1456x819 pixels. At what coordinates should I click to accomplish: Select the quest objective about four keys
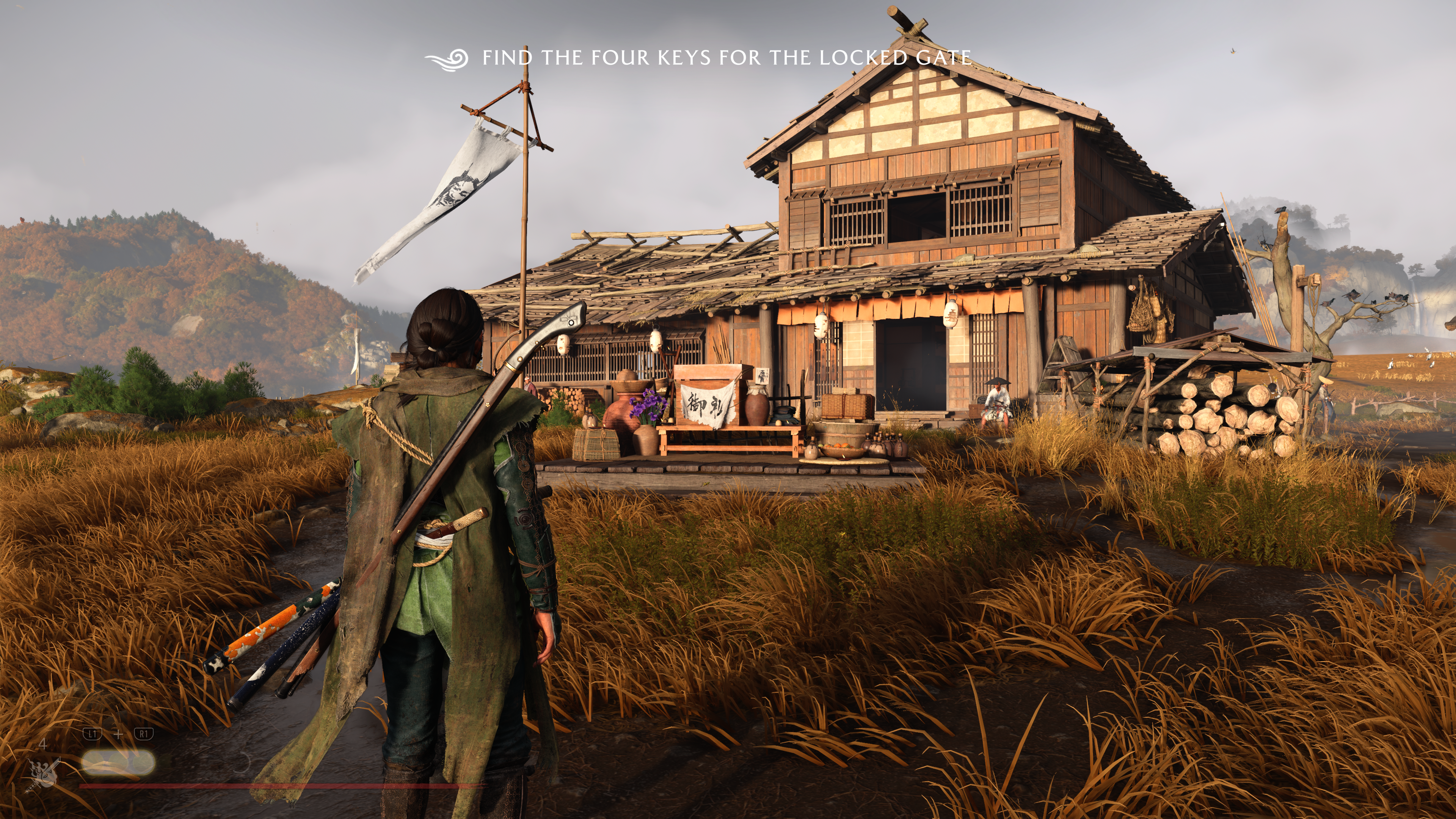[726, 58]
